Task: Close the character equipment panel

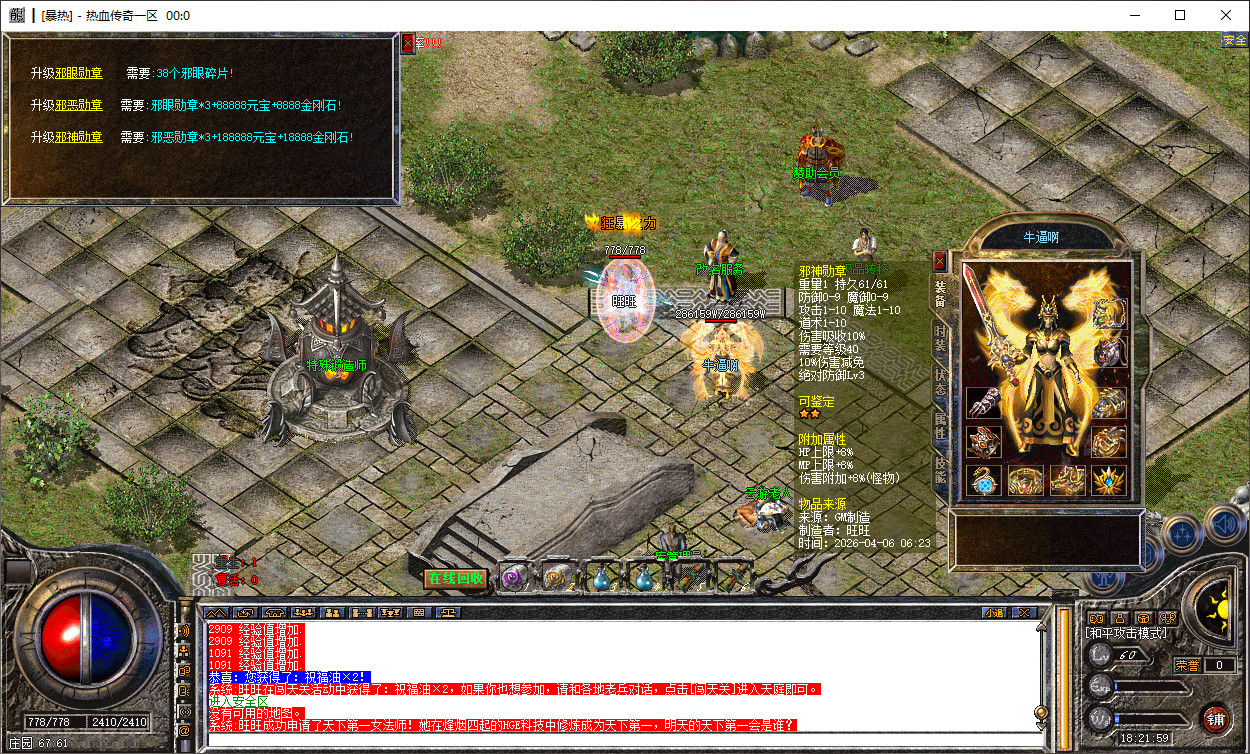Action: tap(939, 262)
